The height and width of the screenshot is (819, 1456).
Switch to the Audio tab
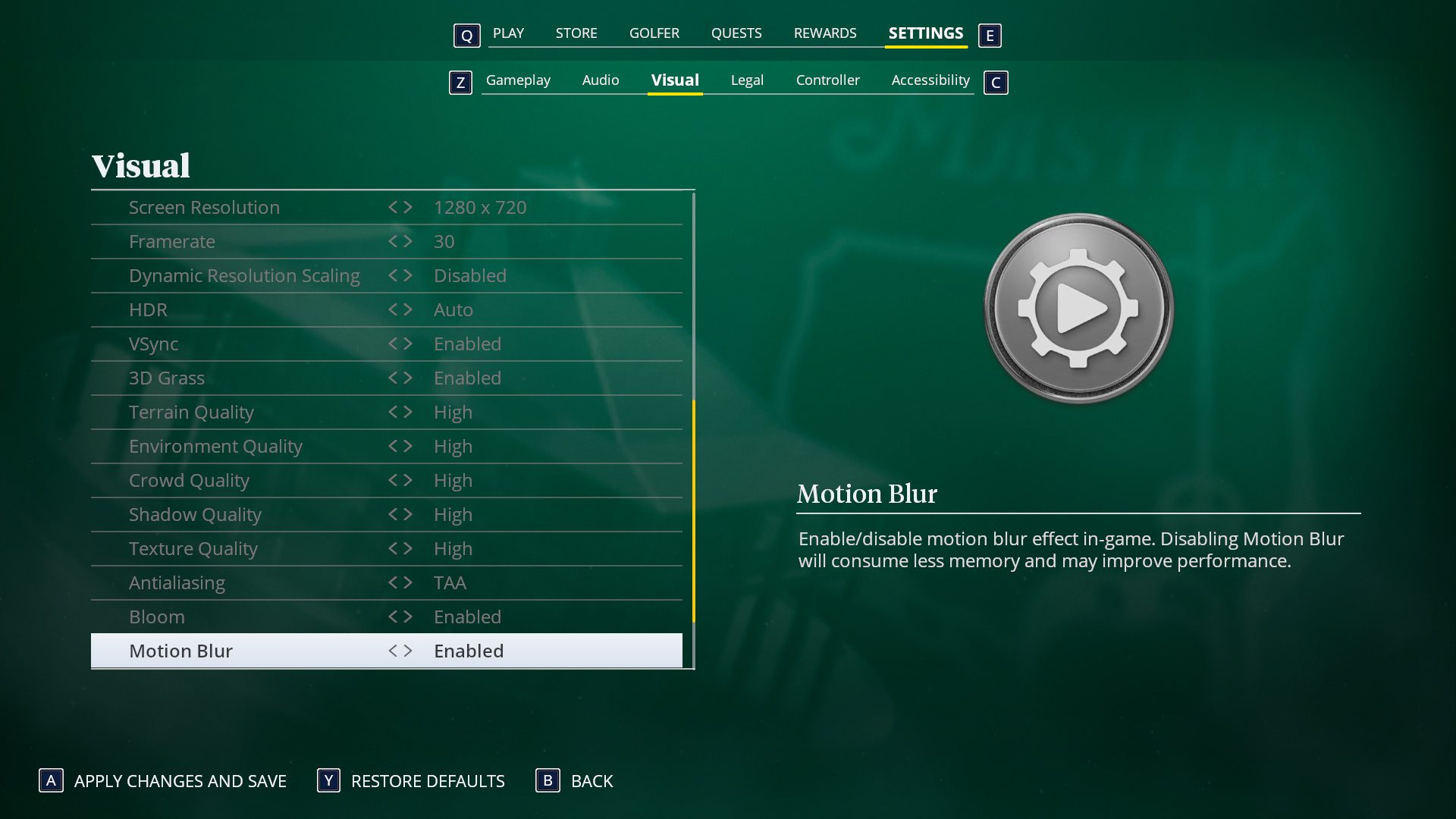click(x=600, y=80)
